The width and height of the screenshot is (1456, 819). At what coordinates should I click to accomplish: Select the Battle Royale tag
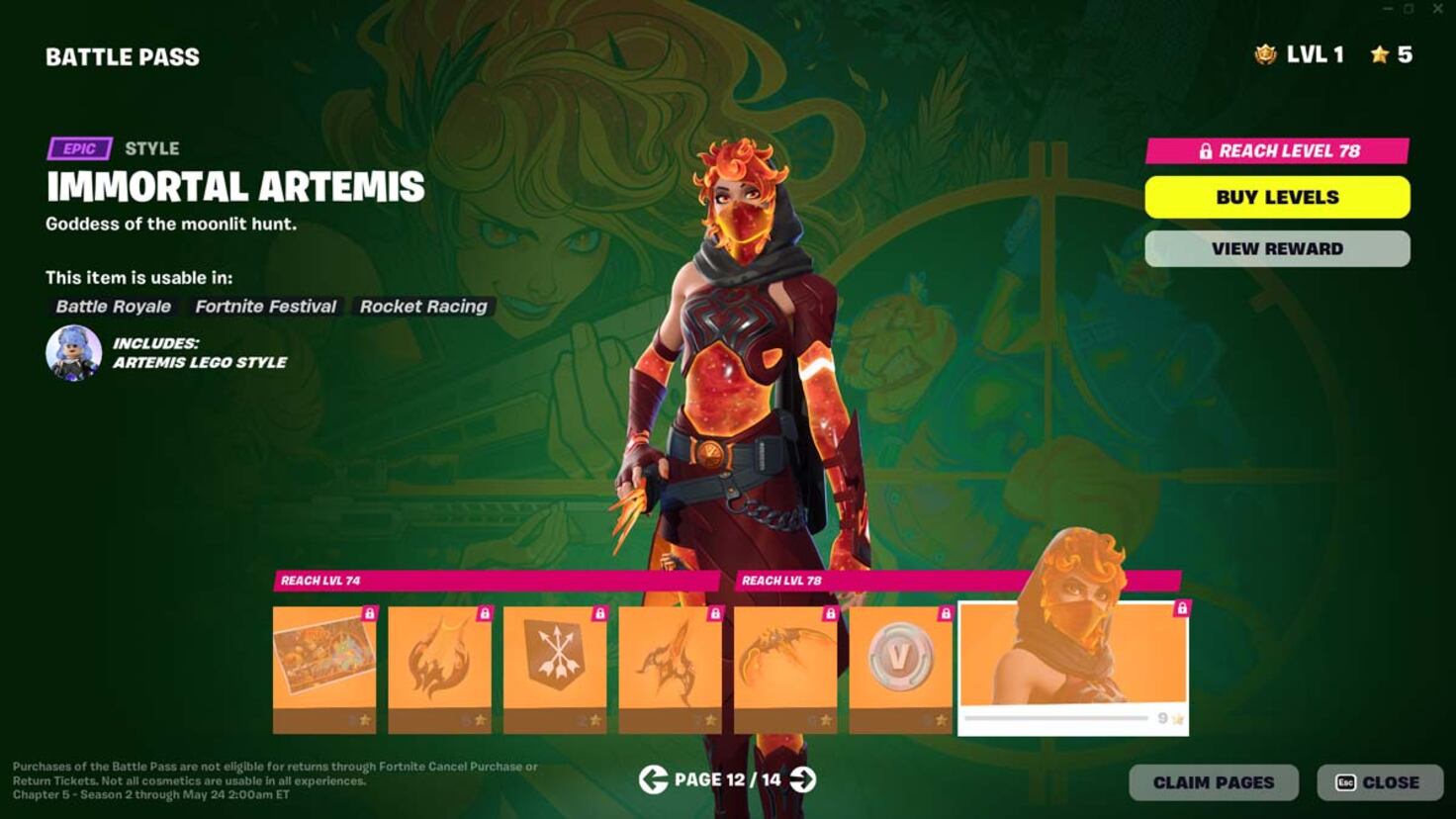click(x=112, y=307)
